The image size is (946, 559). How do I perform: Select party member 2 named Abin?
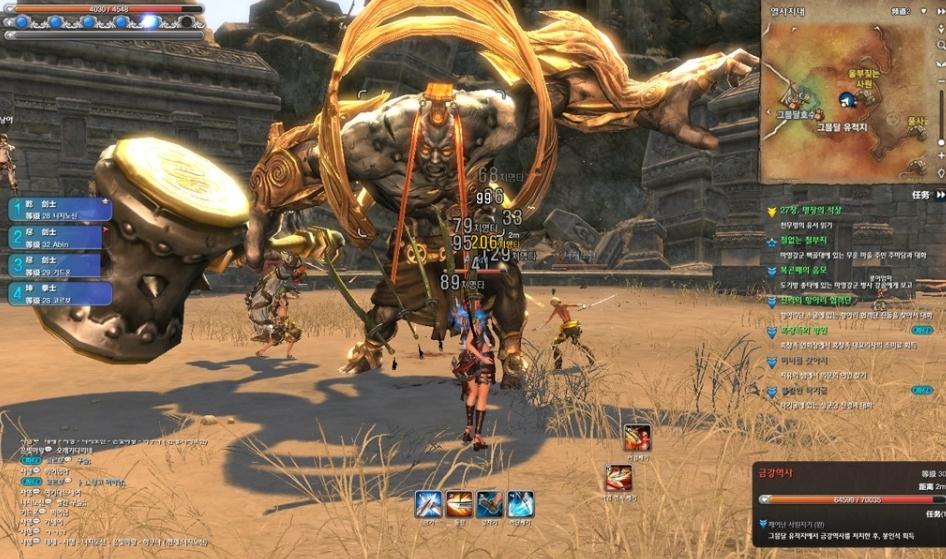(60, 237)
